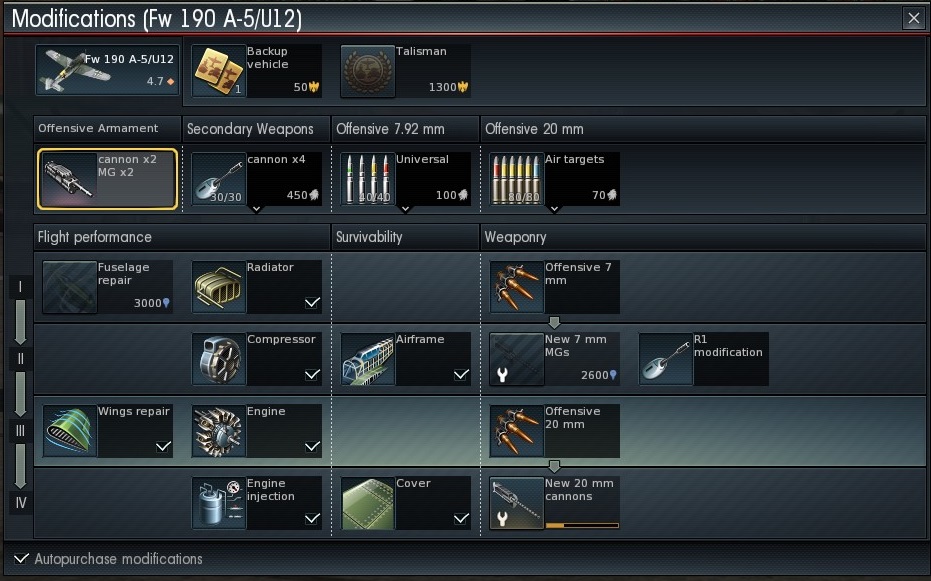Image resolution: width=931 pixels, height=581 pixels.
Task: Purchase the Talisman
Action: point(404,70)
